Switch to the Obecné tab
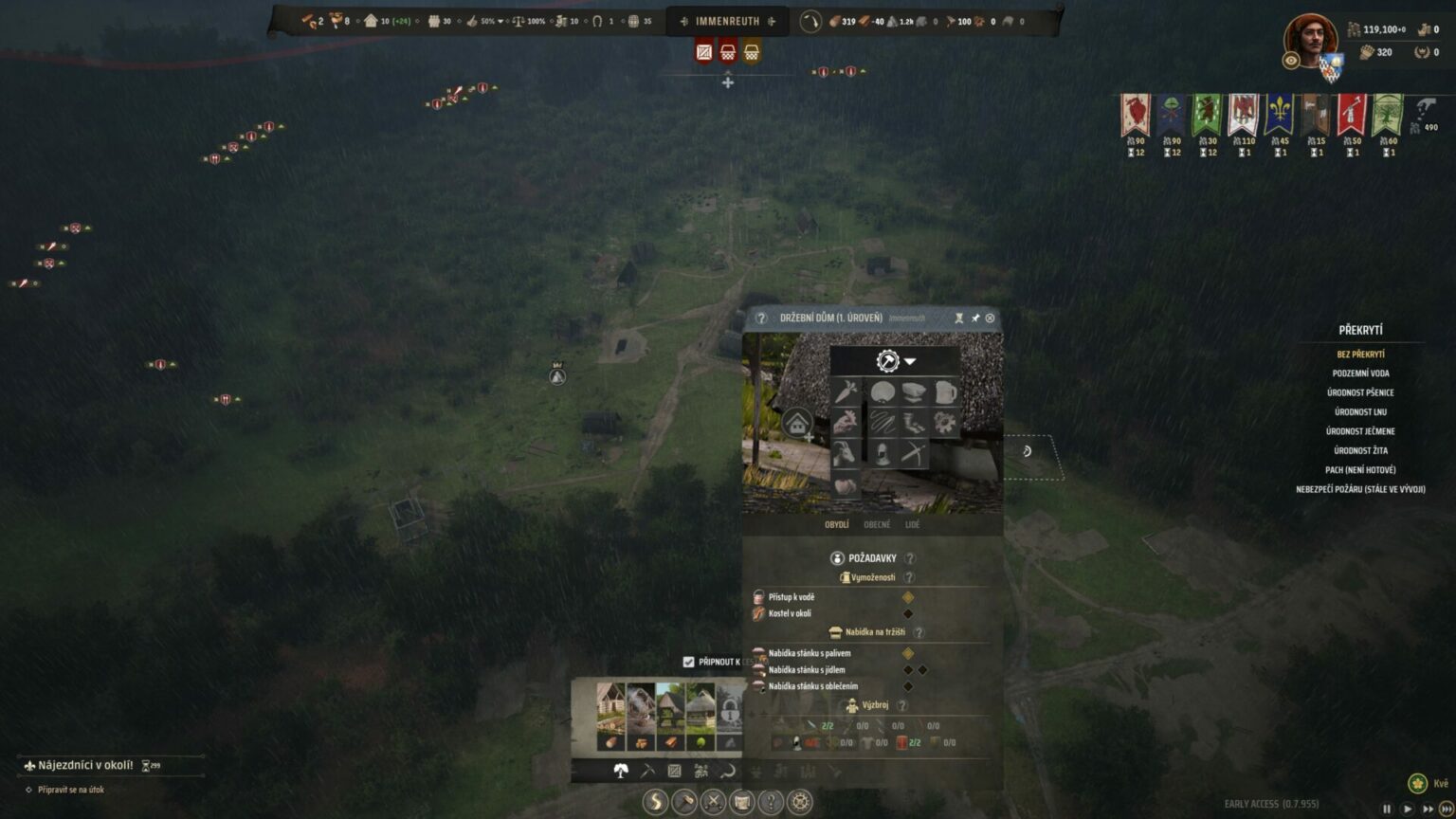 [877, 524]
